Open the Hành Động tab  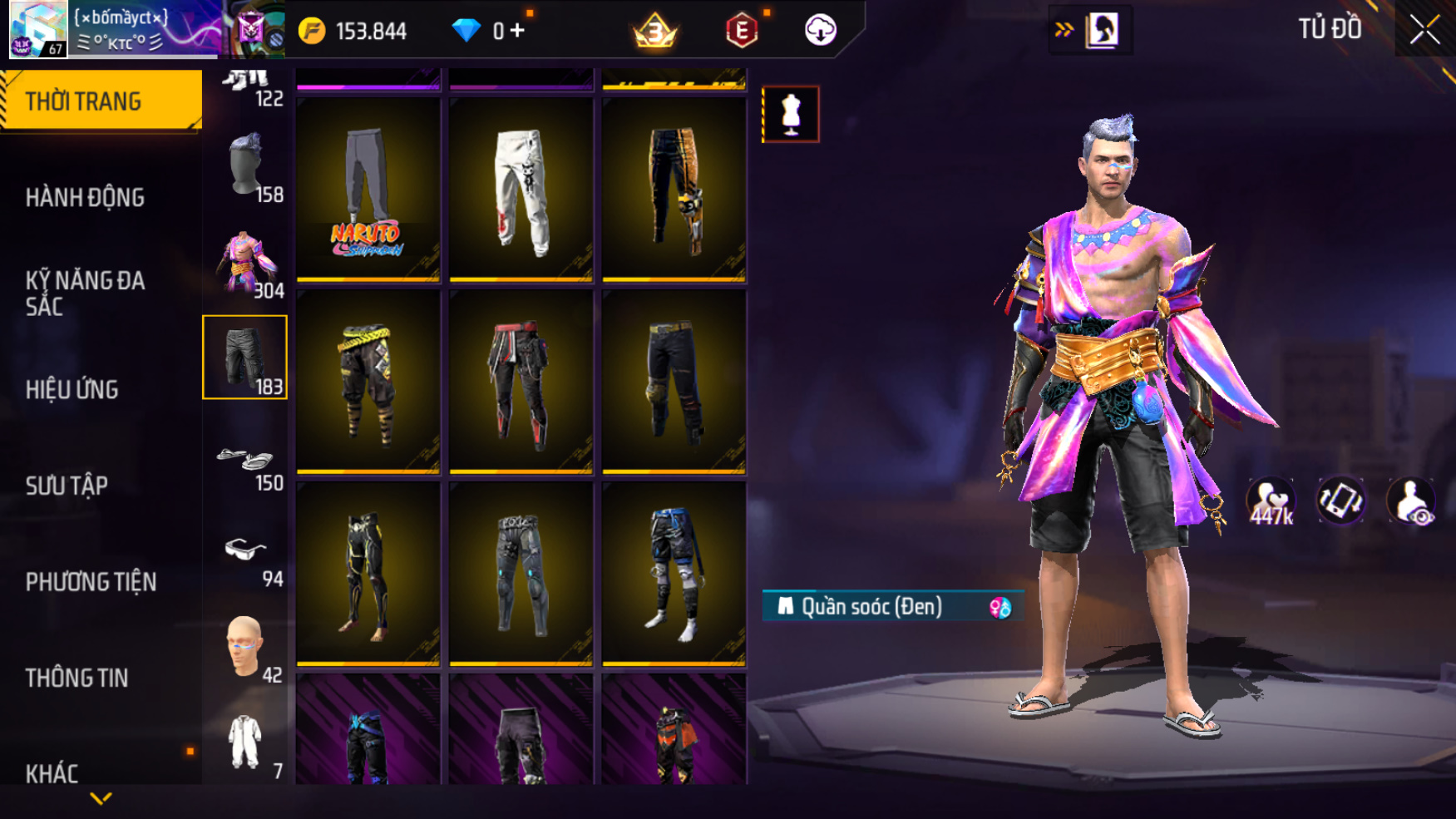[x=85, y=197]
